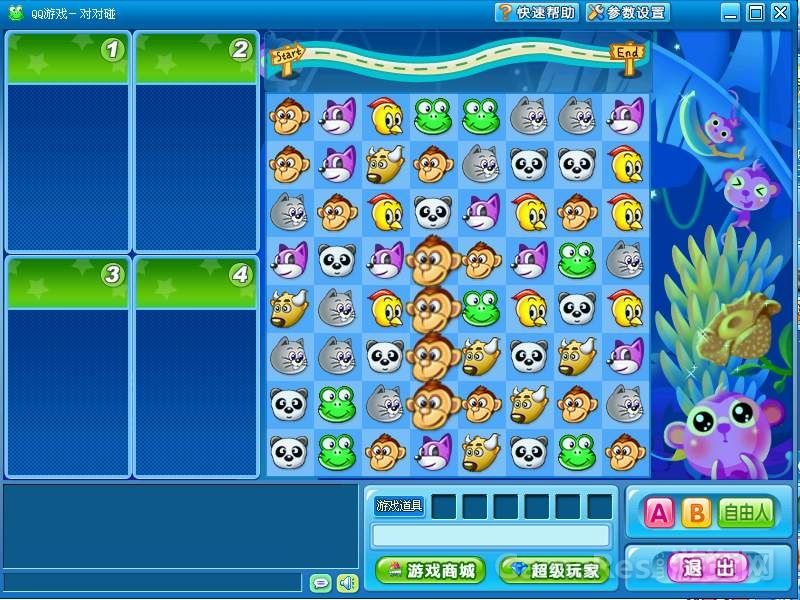Toggle the speaker sound icon

(347, 582)
